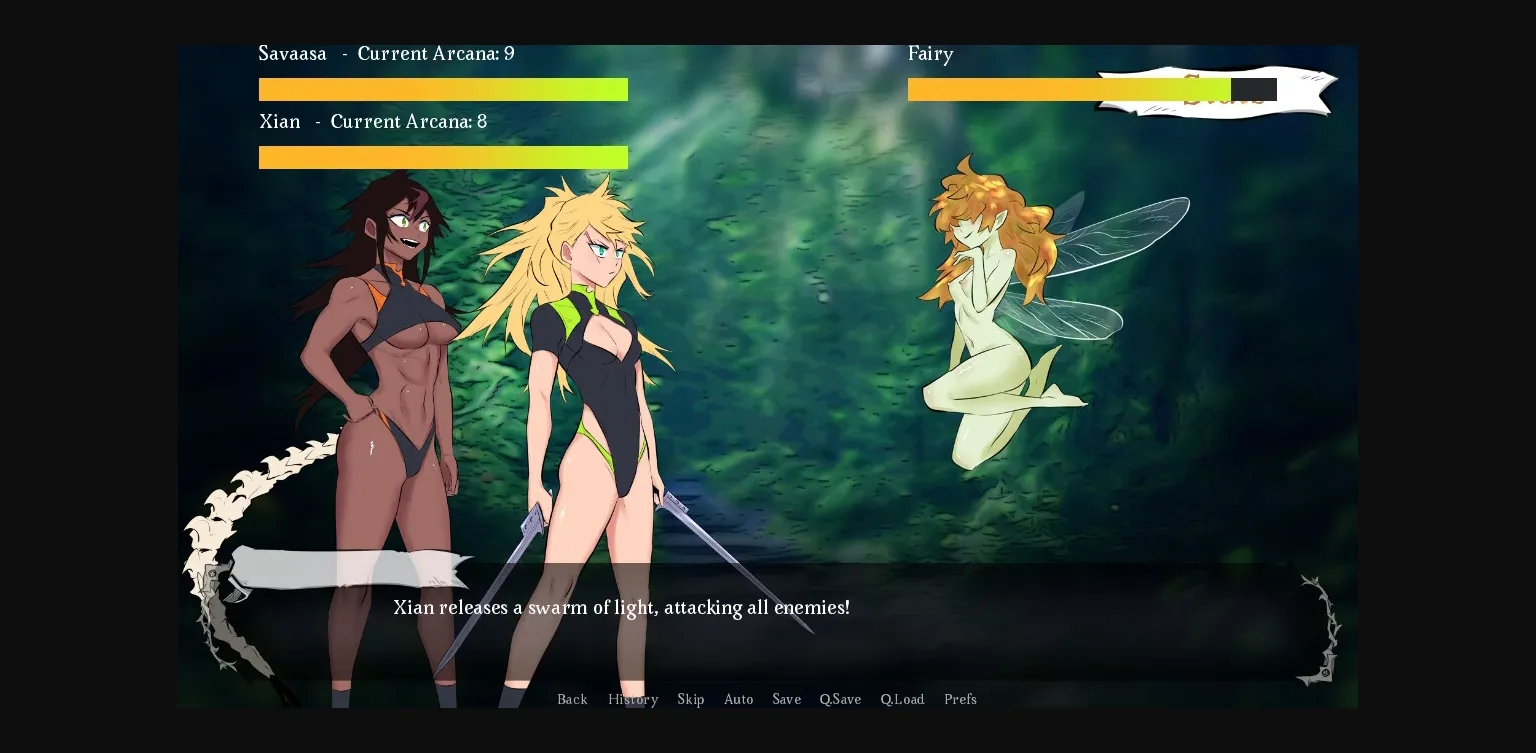Viewport: 1536px width, 753px height.
Task: Enable Skip mode
Action: click(x=691, y=699)
